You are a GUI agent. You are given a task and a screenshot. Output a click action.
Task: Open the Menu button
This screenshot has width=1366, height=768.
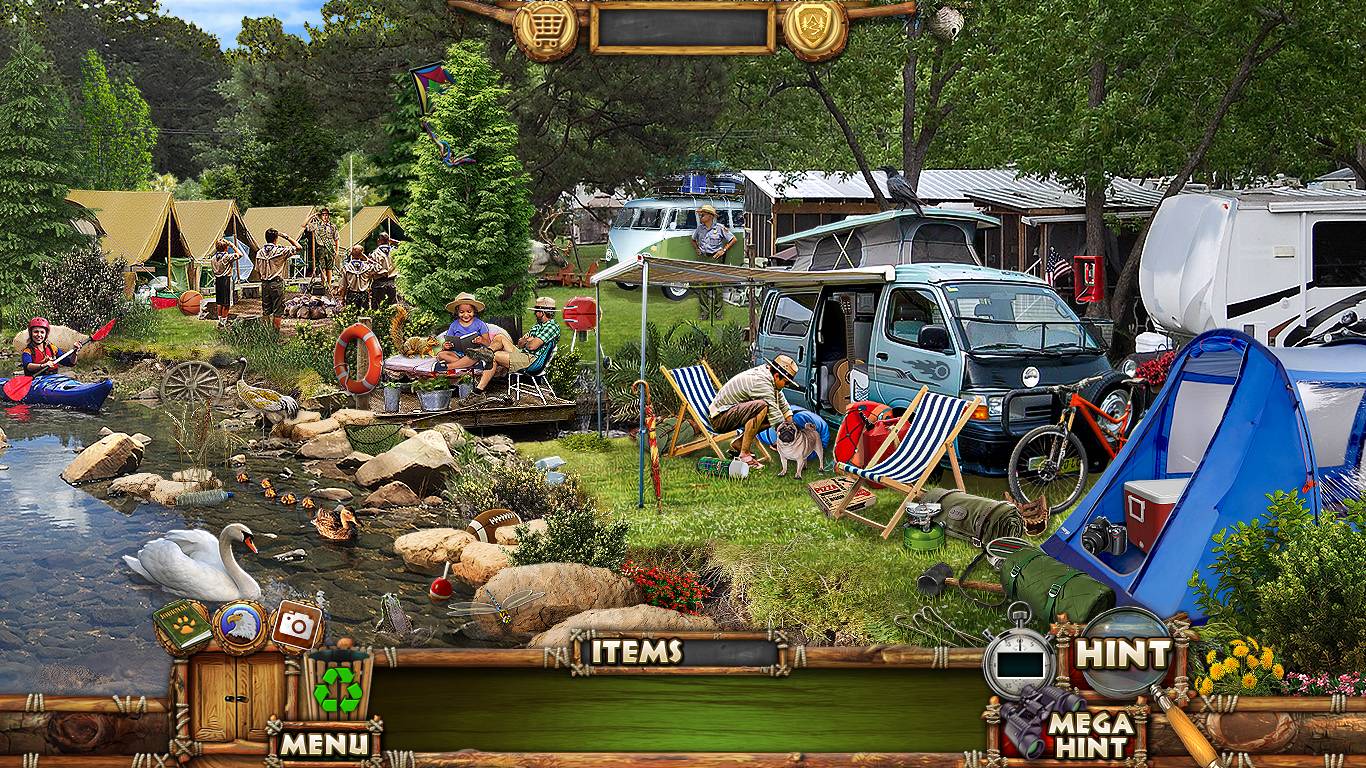[x=323, y=744]
